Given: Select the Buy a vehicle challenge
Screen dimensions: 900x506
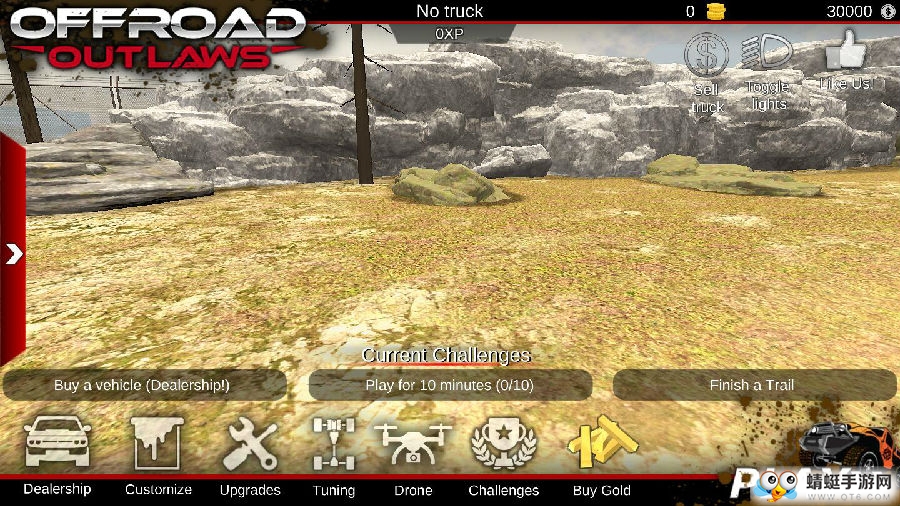Looking at the screenshot, I should coord(142,385).
